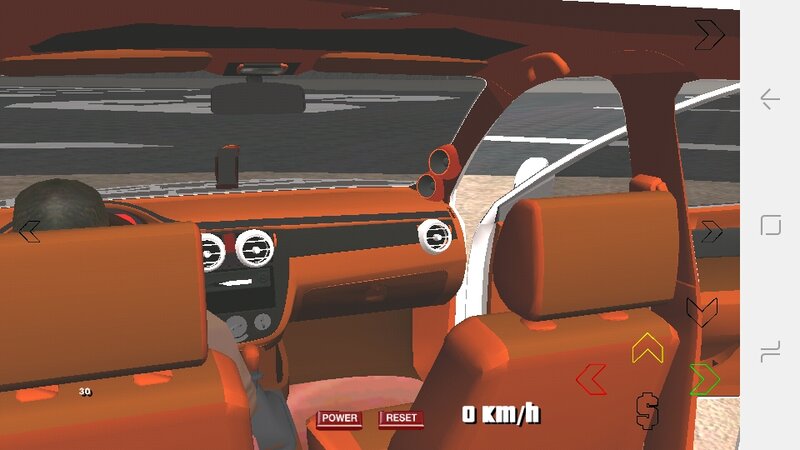Tap the green right chevron arrow
Image resolution: width=800 pixels, height=450 pixels.
[704, 379]
